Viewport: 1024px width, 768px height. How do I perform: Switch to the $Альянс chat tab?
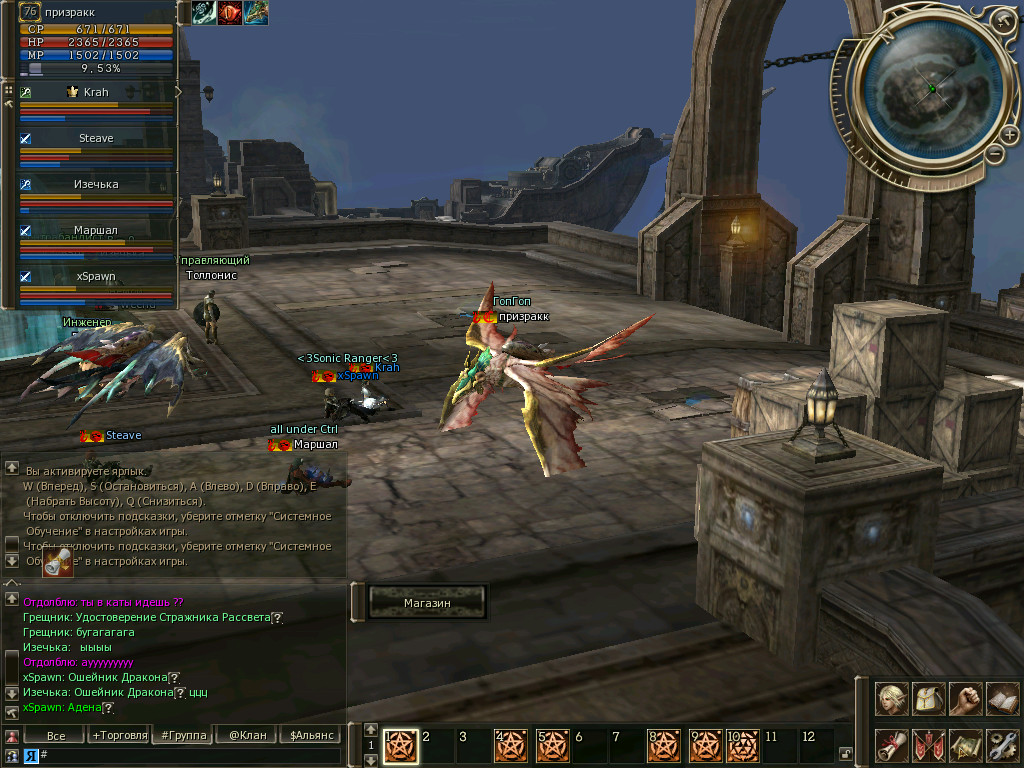coord(307,735)
